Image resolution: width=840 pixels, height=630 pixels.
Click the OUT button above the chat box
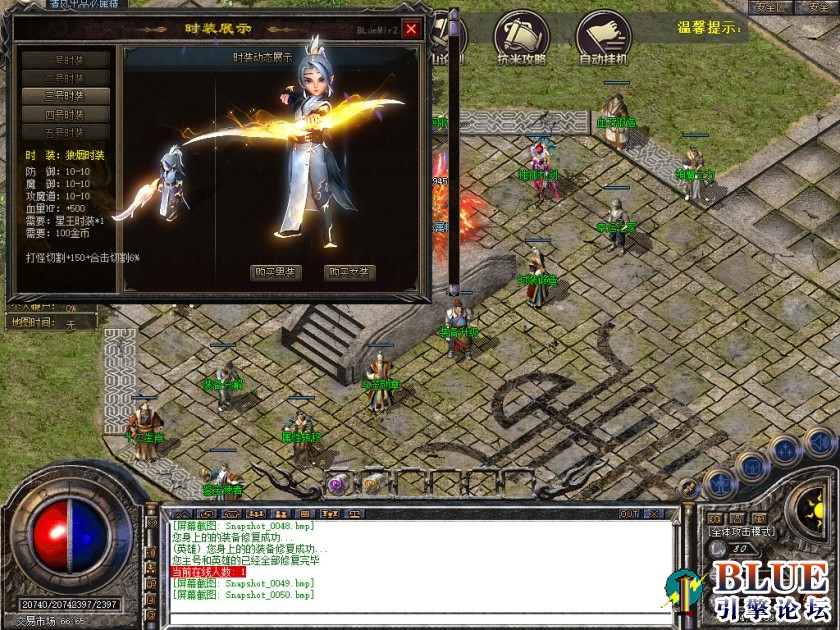(629, 514)
